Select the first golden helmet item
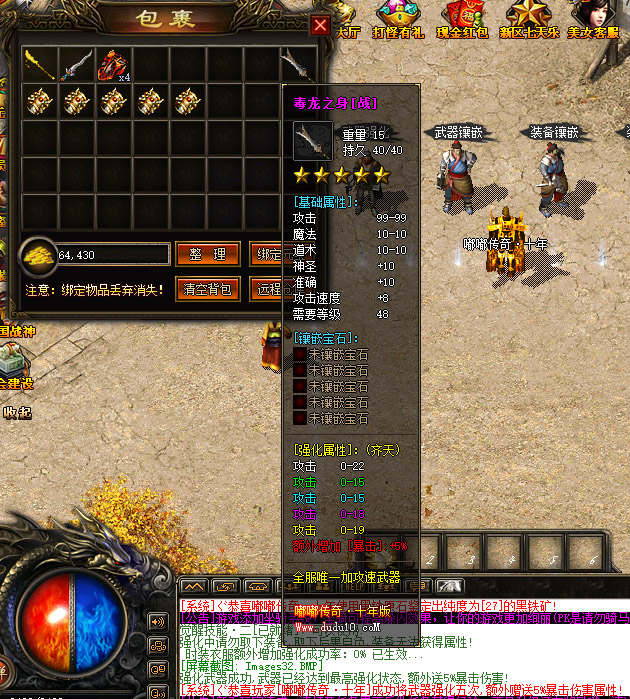Viewport: 630px width, 699px height. coord(39,101)
